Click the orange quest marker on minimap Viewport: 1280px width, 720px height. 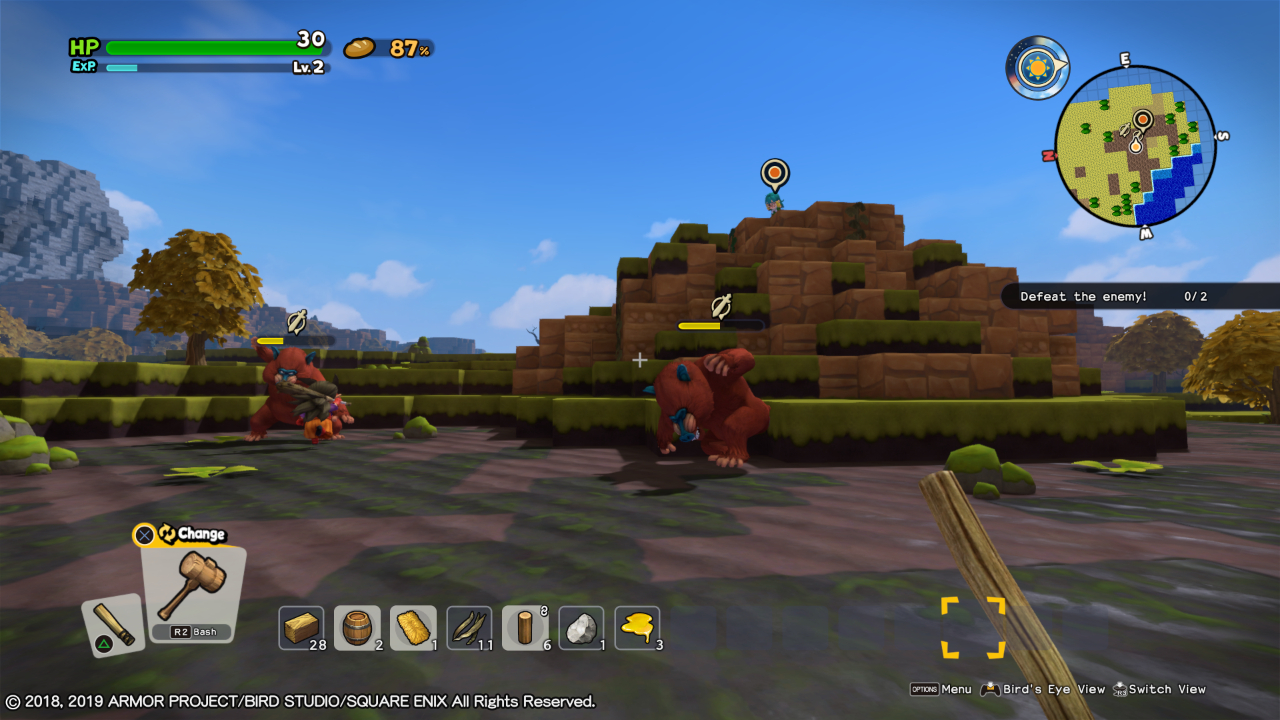(1143, 120)
